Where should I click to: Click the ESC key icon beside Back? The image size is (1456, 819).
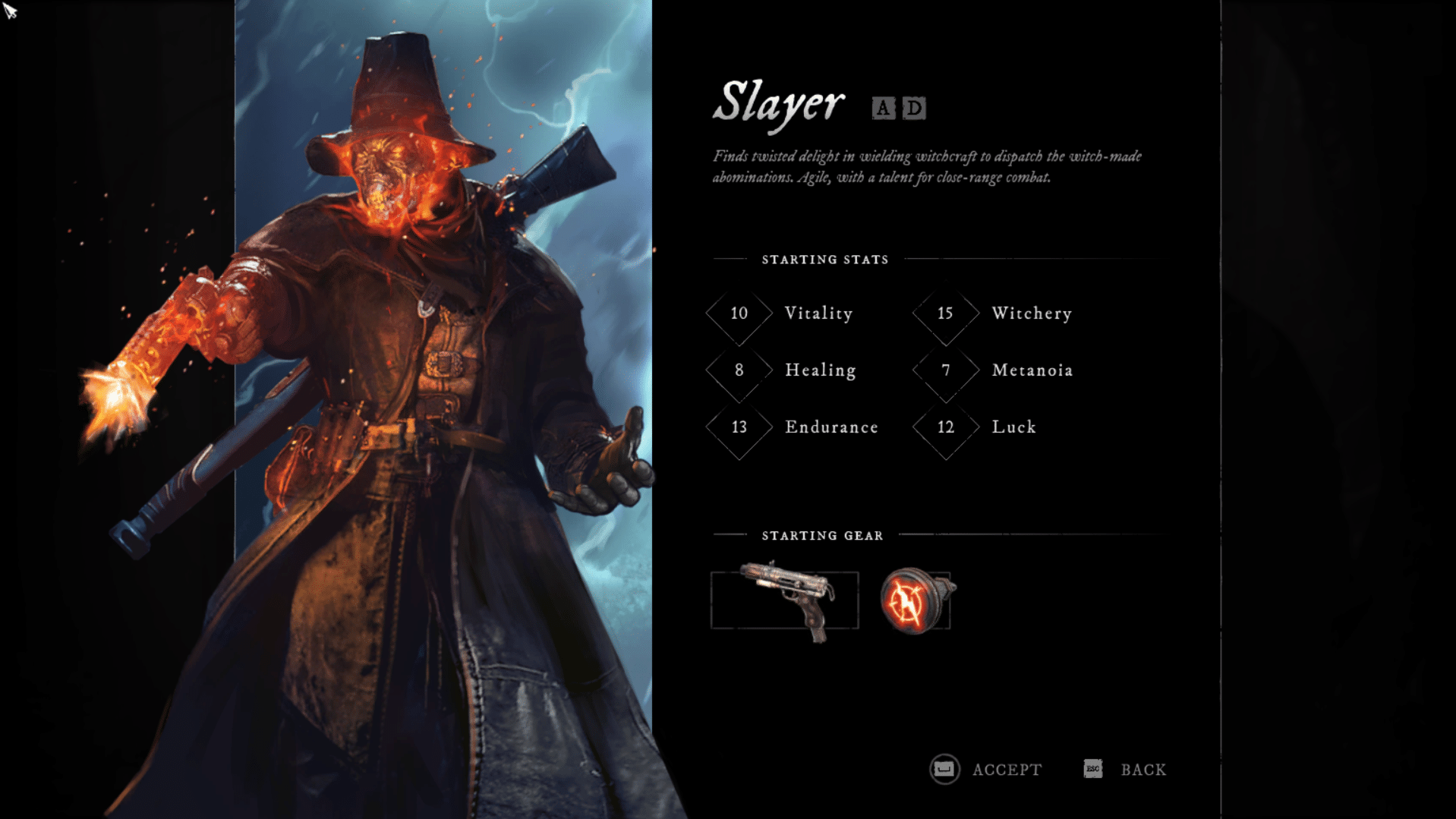coord(1092,769)
